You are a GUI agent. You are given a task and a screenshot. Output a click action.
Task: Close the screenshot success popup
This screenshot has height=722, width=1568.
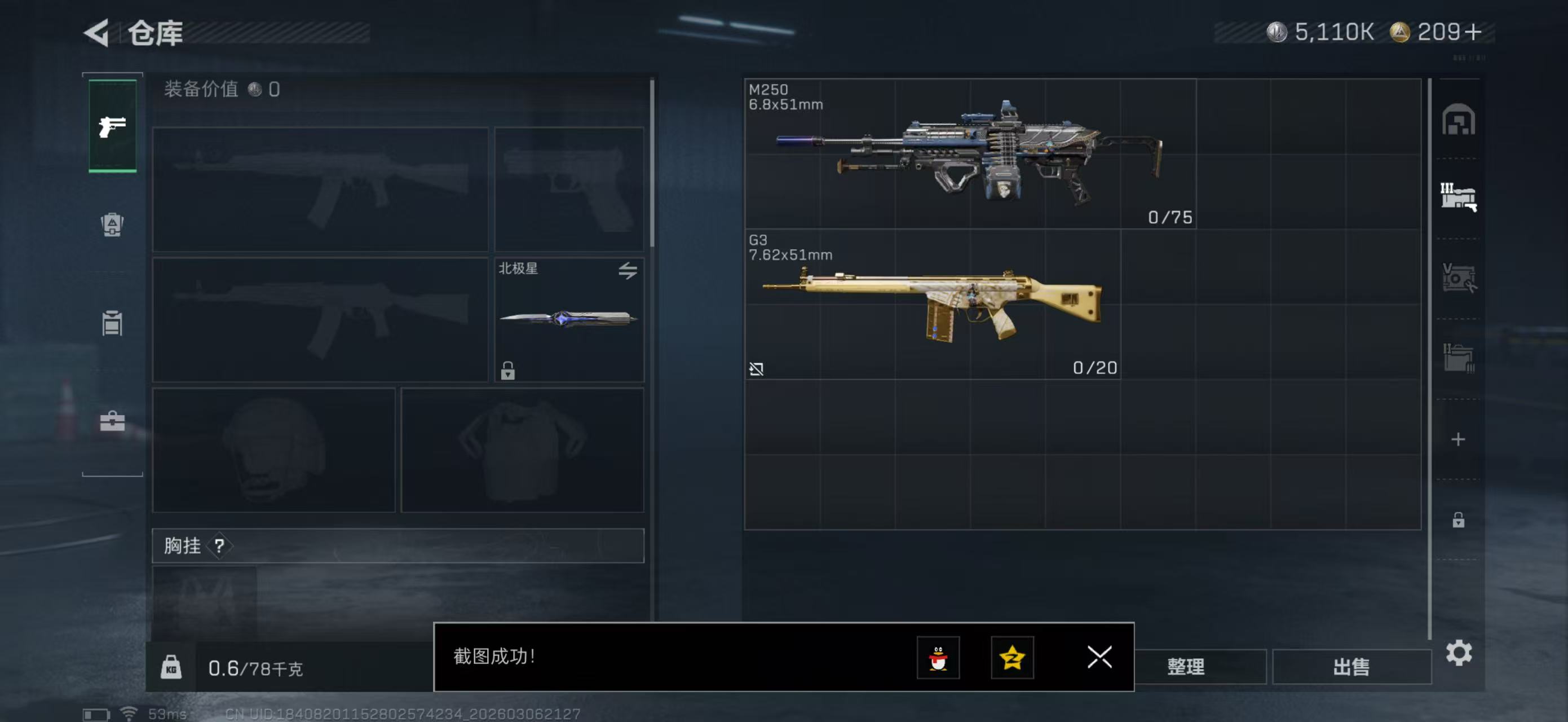coord(1099,657)
